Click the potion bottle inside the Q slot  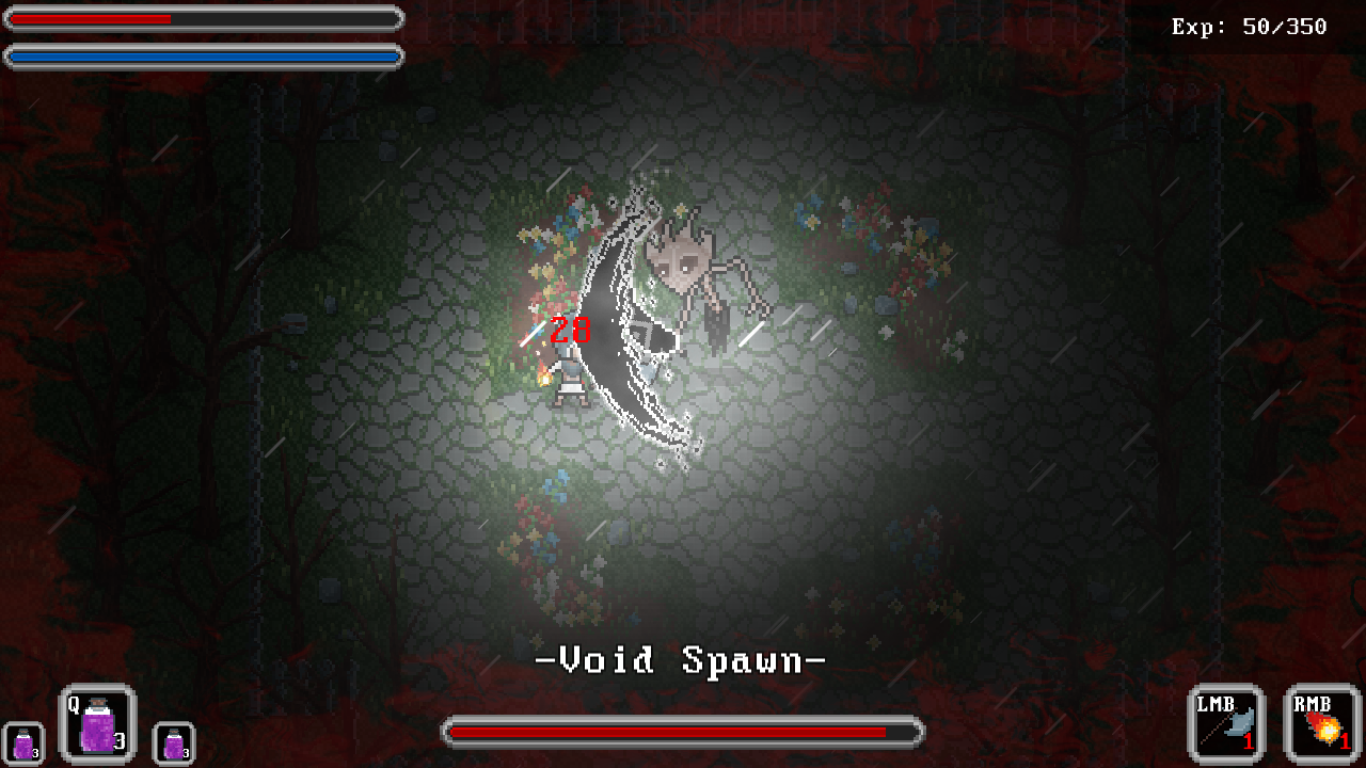click(x=96, y=729)
